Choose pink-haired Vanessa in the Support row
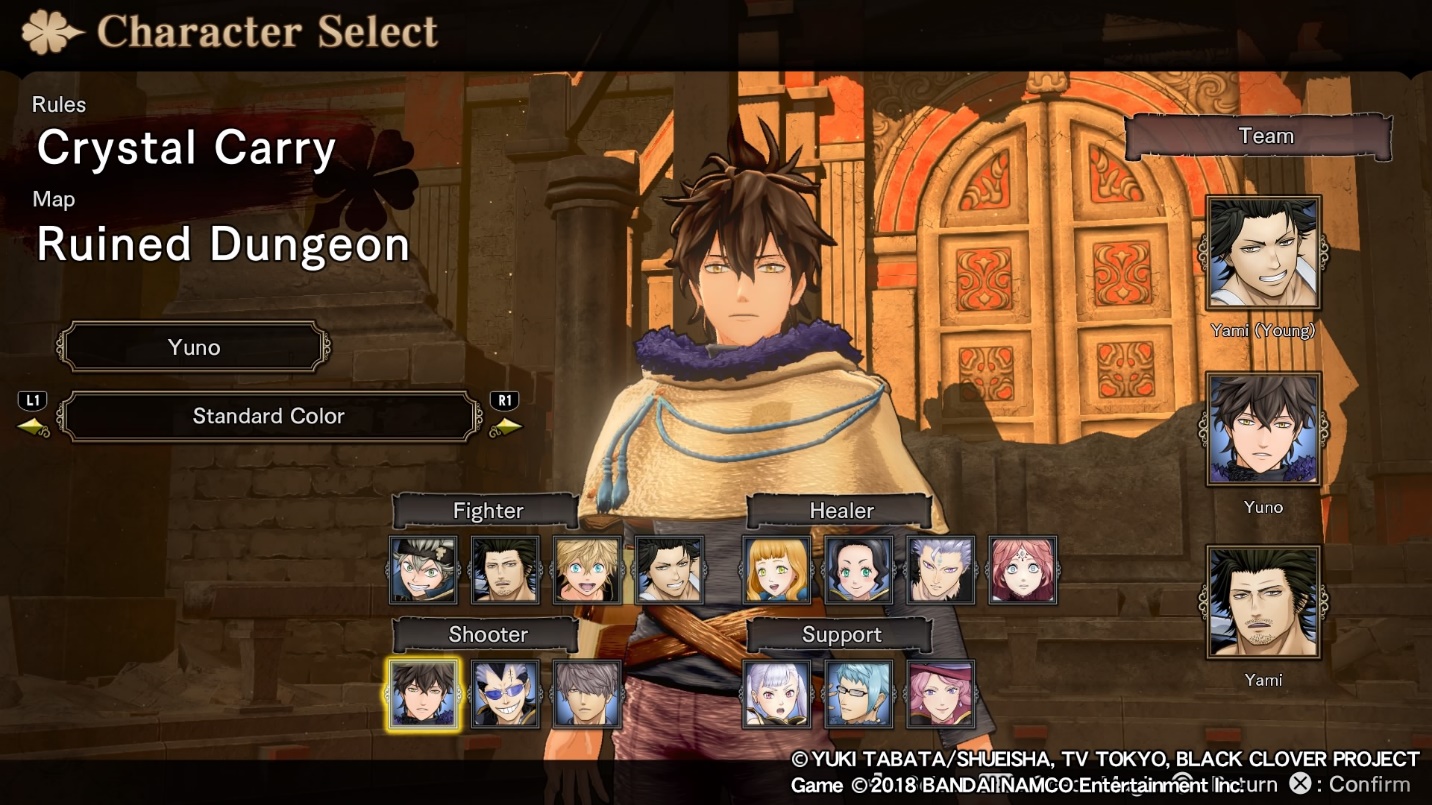The image size is (1432, 805). 941,694
